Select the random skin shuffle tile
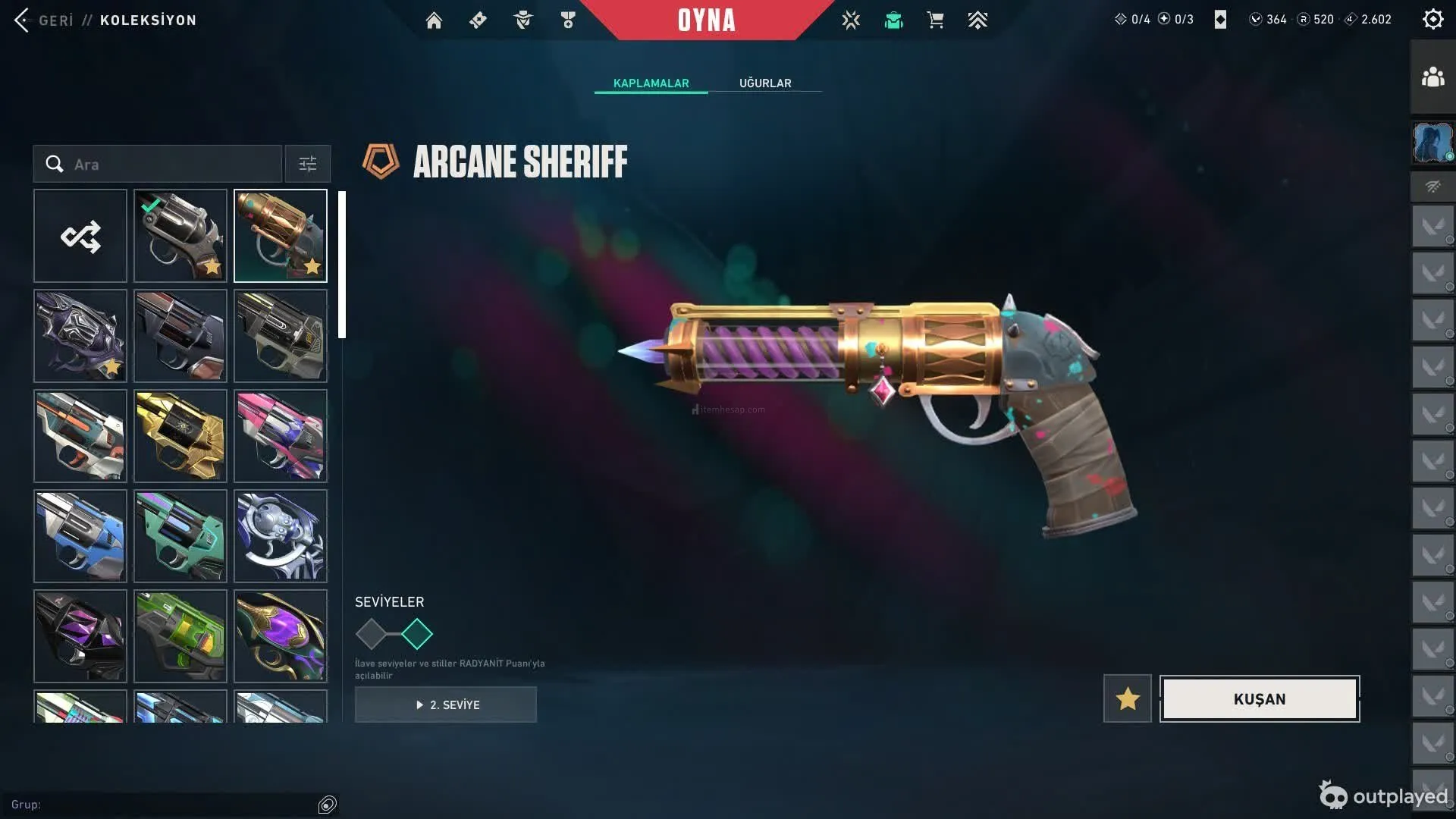Viewport: 1456px width, 819px height. click(80, 236)
